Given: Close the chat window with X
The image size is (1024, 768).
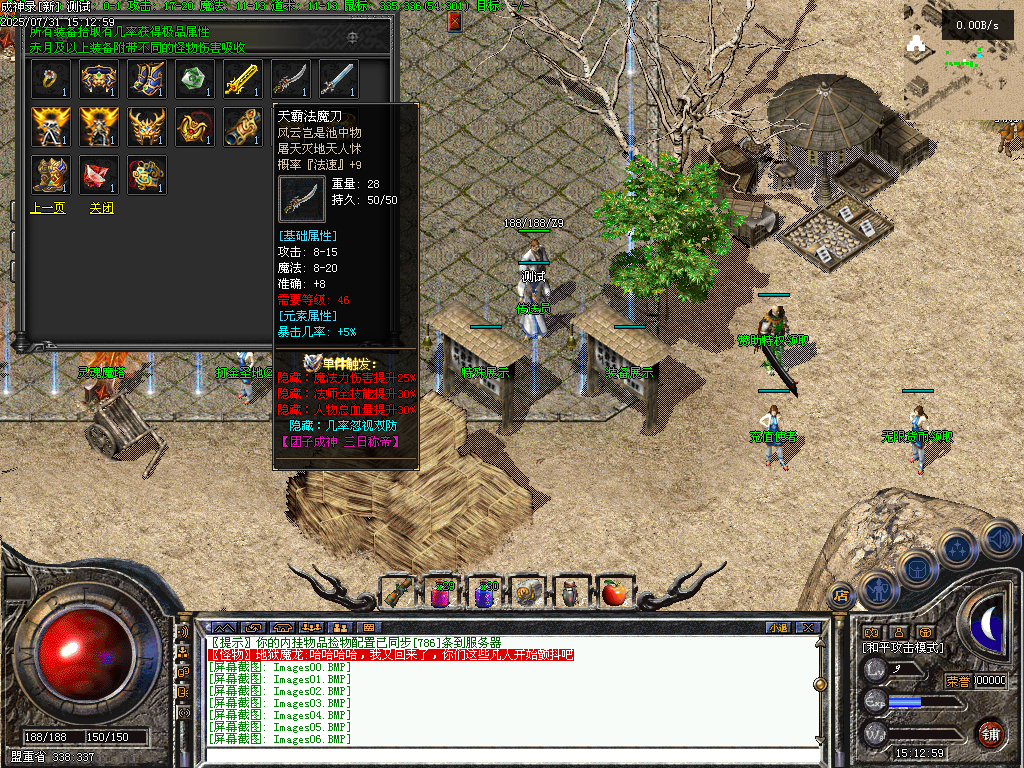Looking at the screenshot, I should click(808, 627).
